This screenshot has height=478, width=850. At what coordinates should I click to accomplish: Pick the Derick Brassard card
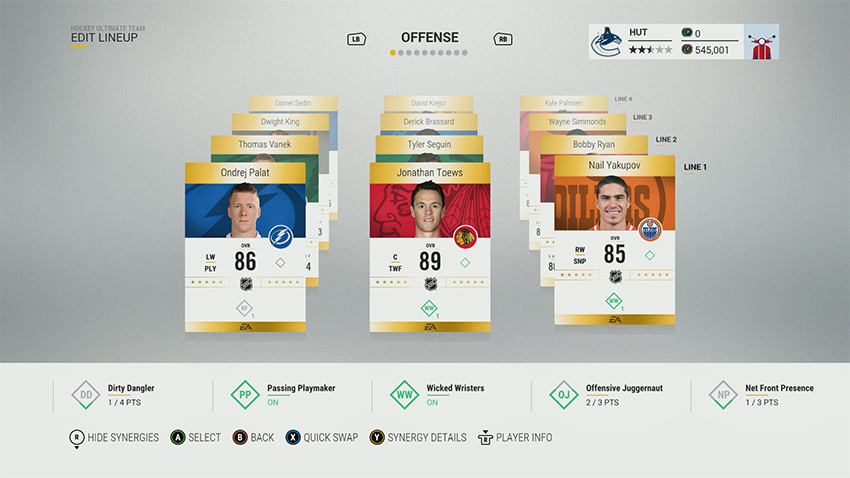coord(429,122)
